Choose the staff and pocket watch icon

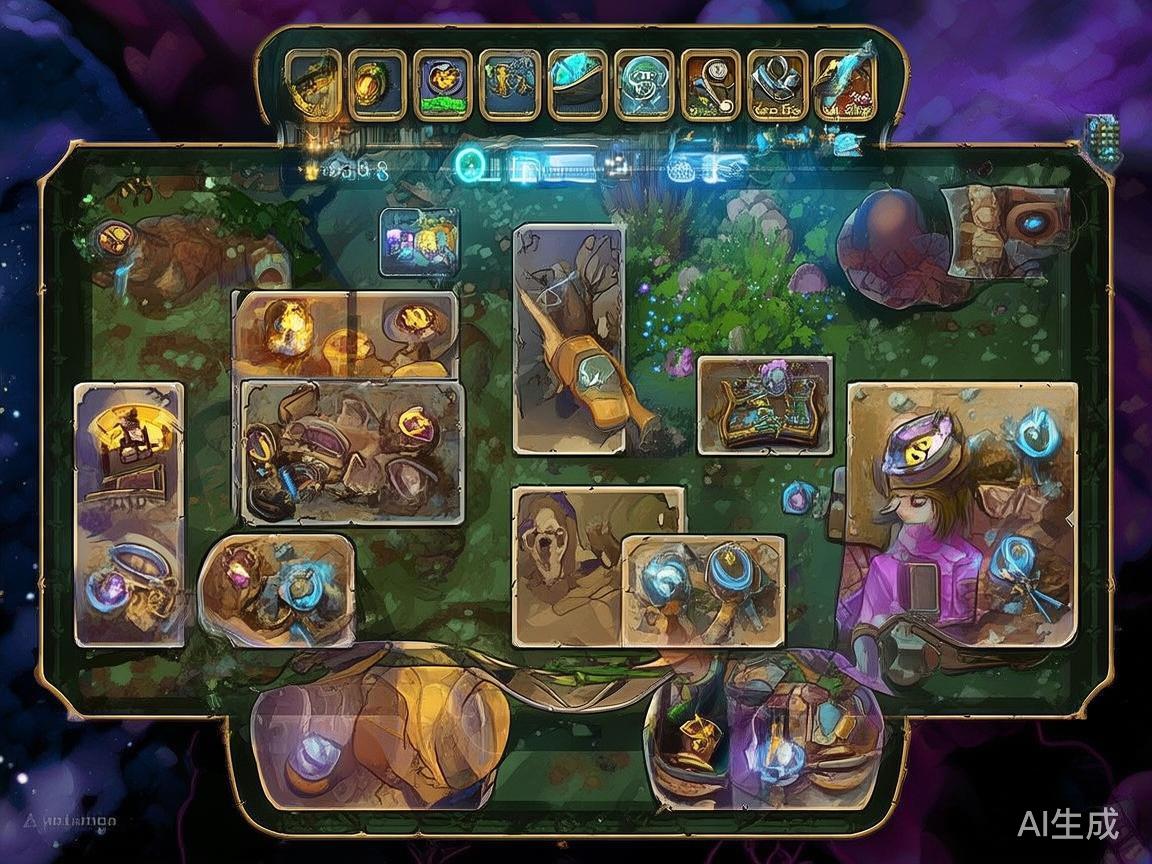pos(711,84)
